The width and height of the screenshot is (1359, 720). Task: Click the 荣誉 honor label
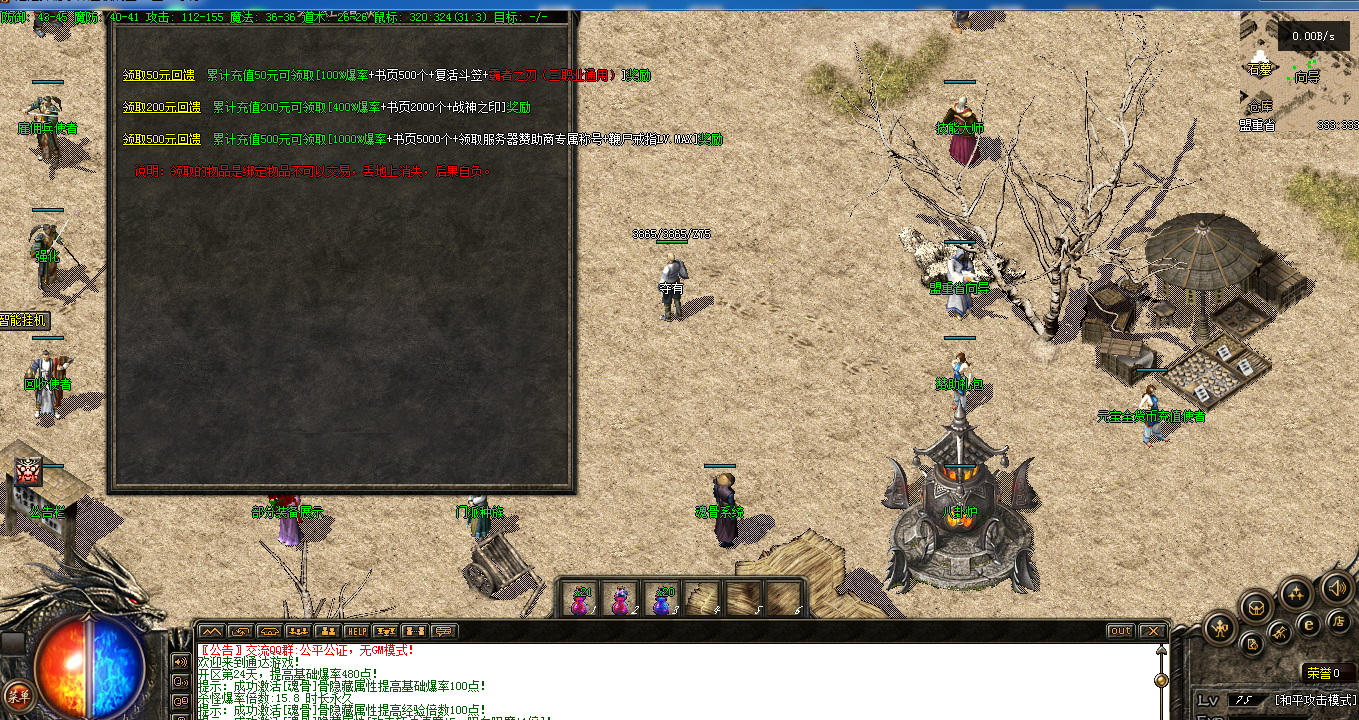click(1320, 673)
